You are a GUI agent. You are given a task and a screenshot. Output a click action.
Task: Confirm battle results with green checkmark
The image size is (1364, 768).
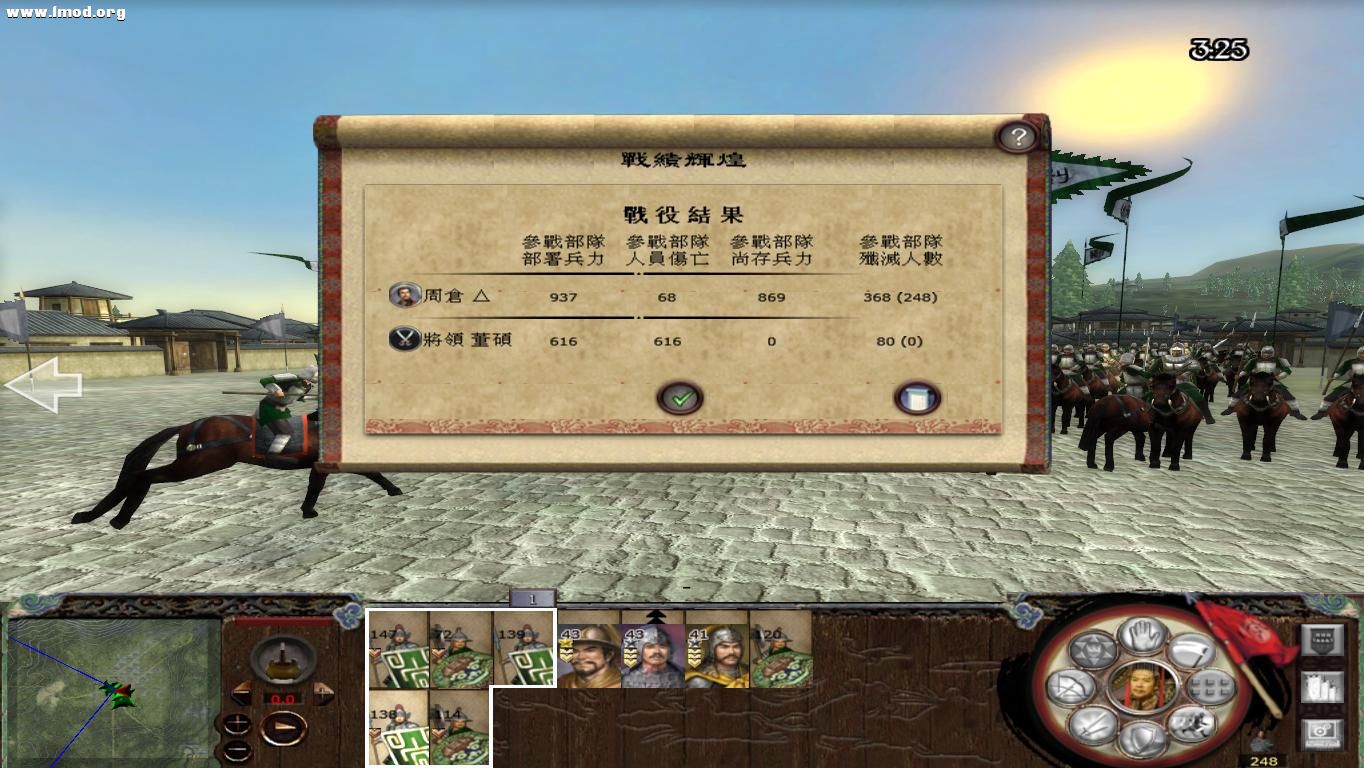[x=680, y=396]
